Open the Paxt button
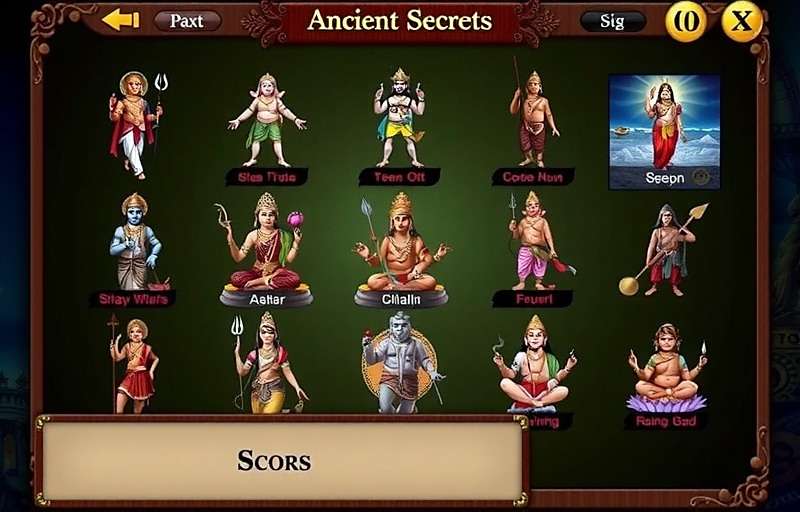The image size is (800, 512). 187,21
